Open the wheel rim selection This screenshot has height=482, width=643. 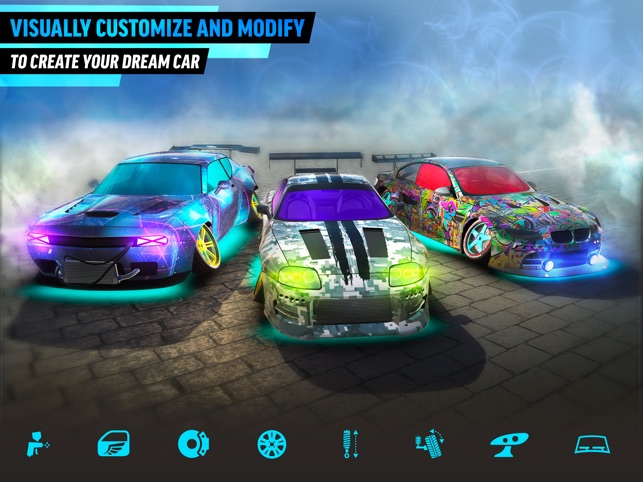coord(271,443)
